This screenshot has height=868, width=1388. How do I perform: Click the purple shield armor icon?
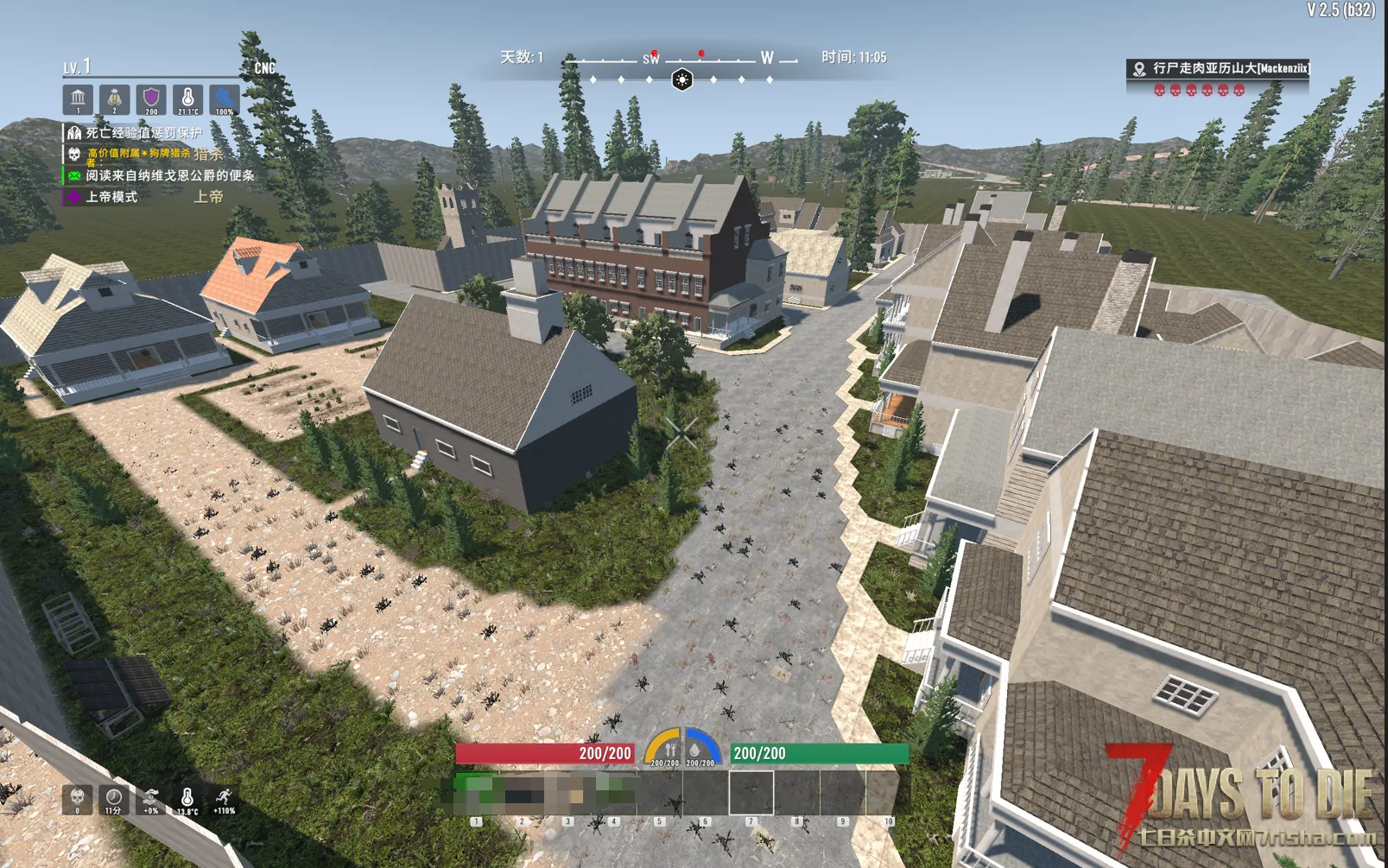151,99
